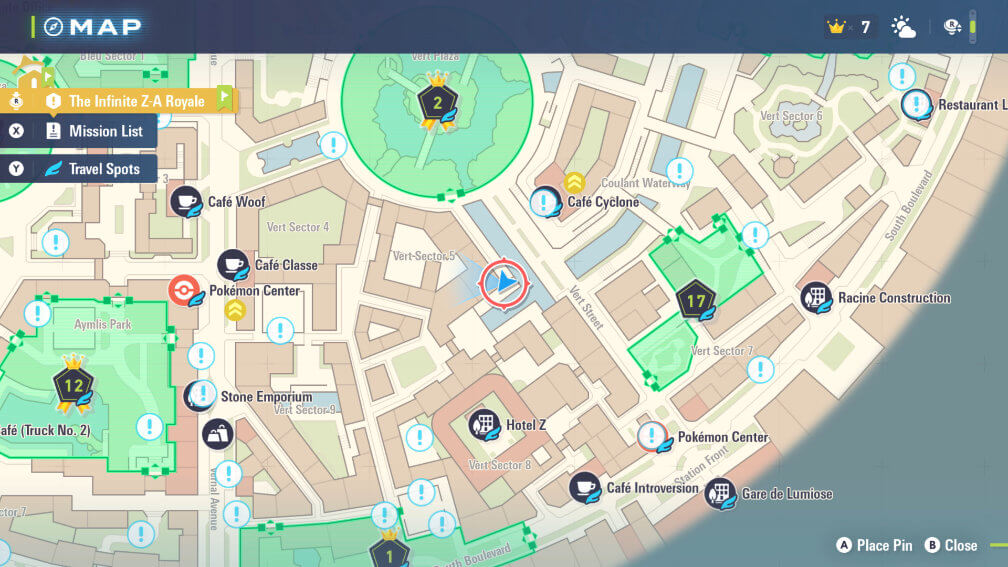Viewport: 1008px width, 567px height.
Task: Select The Infinite Z-A Royale mission tracker
Action: click(135, 101)
